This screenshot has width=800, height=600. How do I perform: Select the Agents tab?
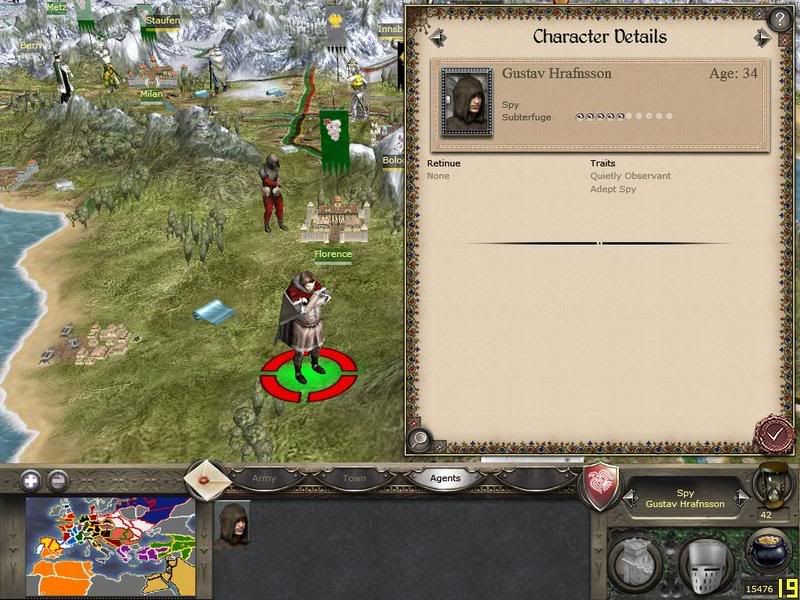(x=445, y=478)
